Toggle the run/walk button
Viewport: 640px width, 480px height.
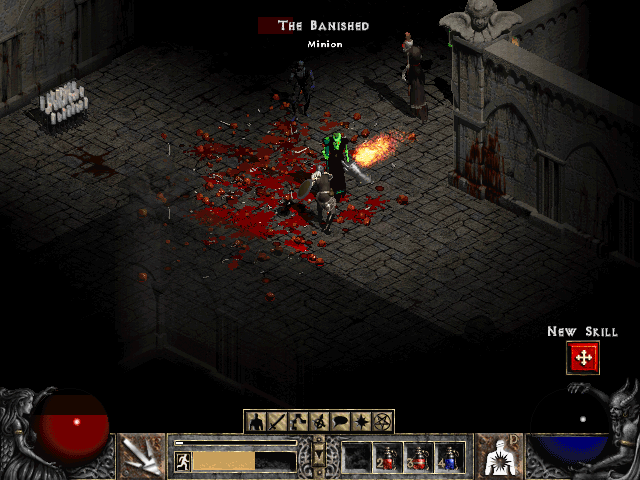point(184,461)
